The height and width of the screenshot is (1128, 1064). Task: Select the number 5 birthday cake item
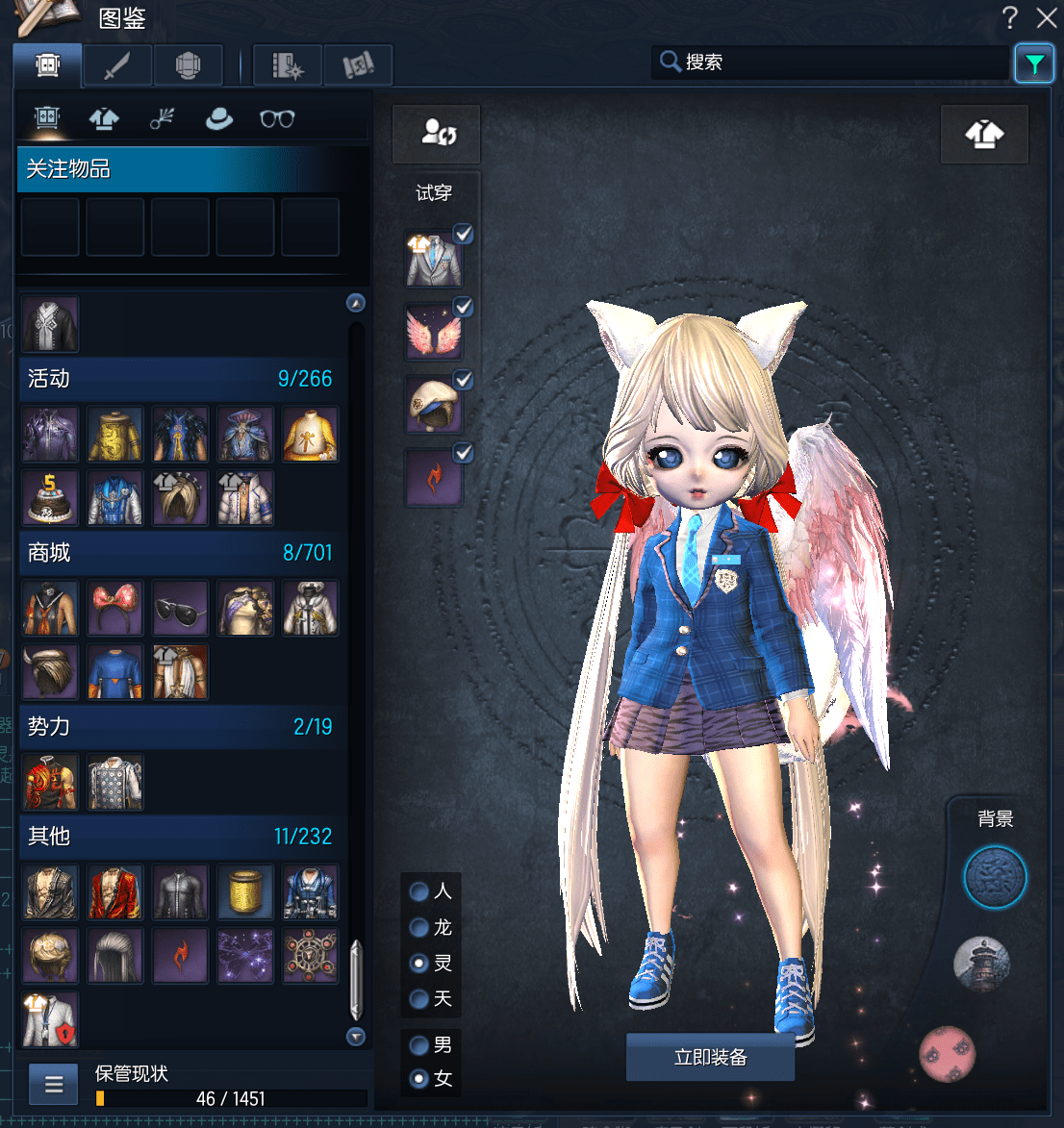50,497
